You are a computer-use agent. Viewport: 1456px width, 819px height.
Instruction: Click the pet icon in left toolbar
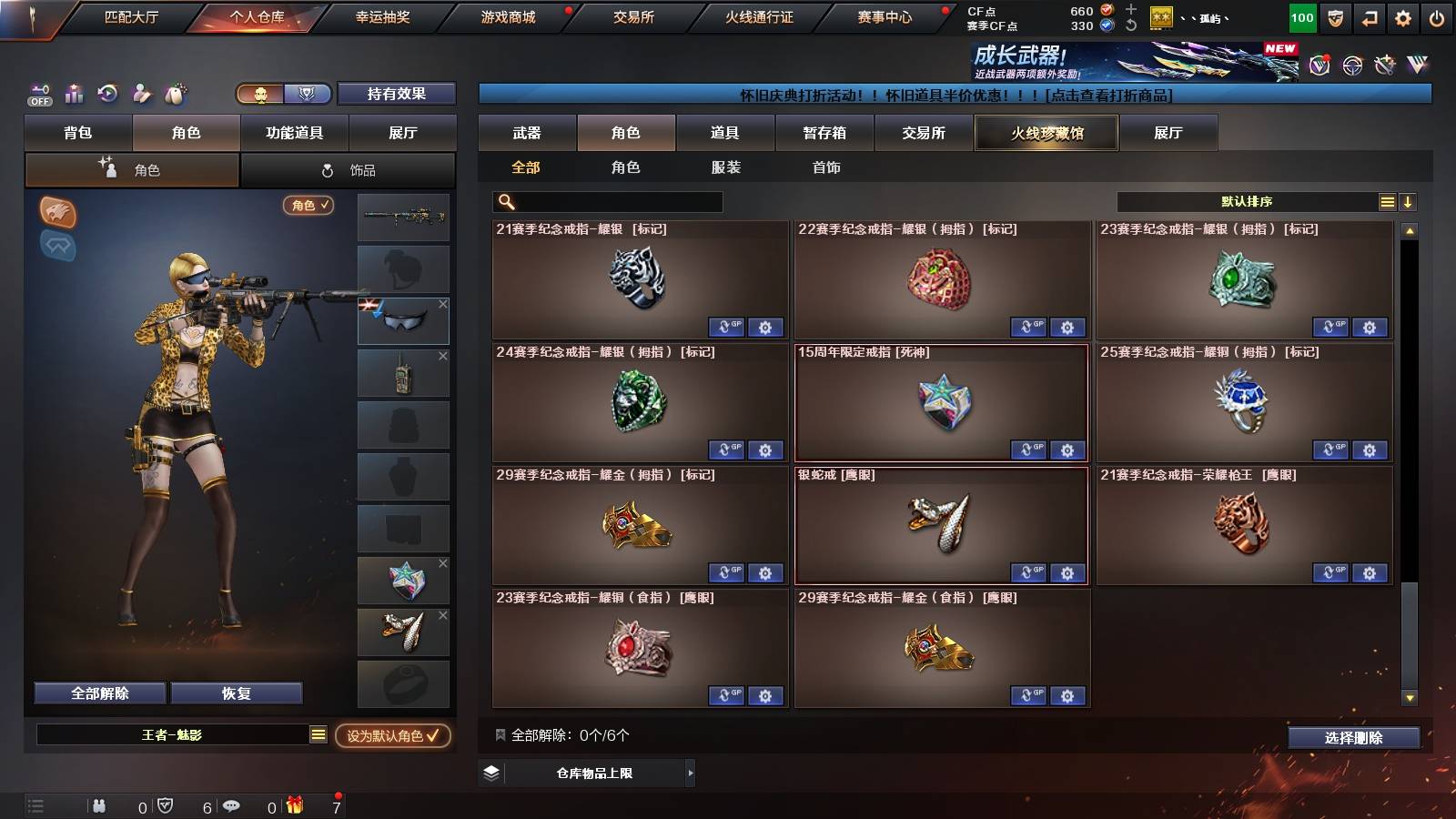click(x=173, y=94)
